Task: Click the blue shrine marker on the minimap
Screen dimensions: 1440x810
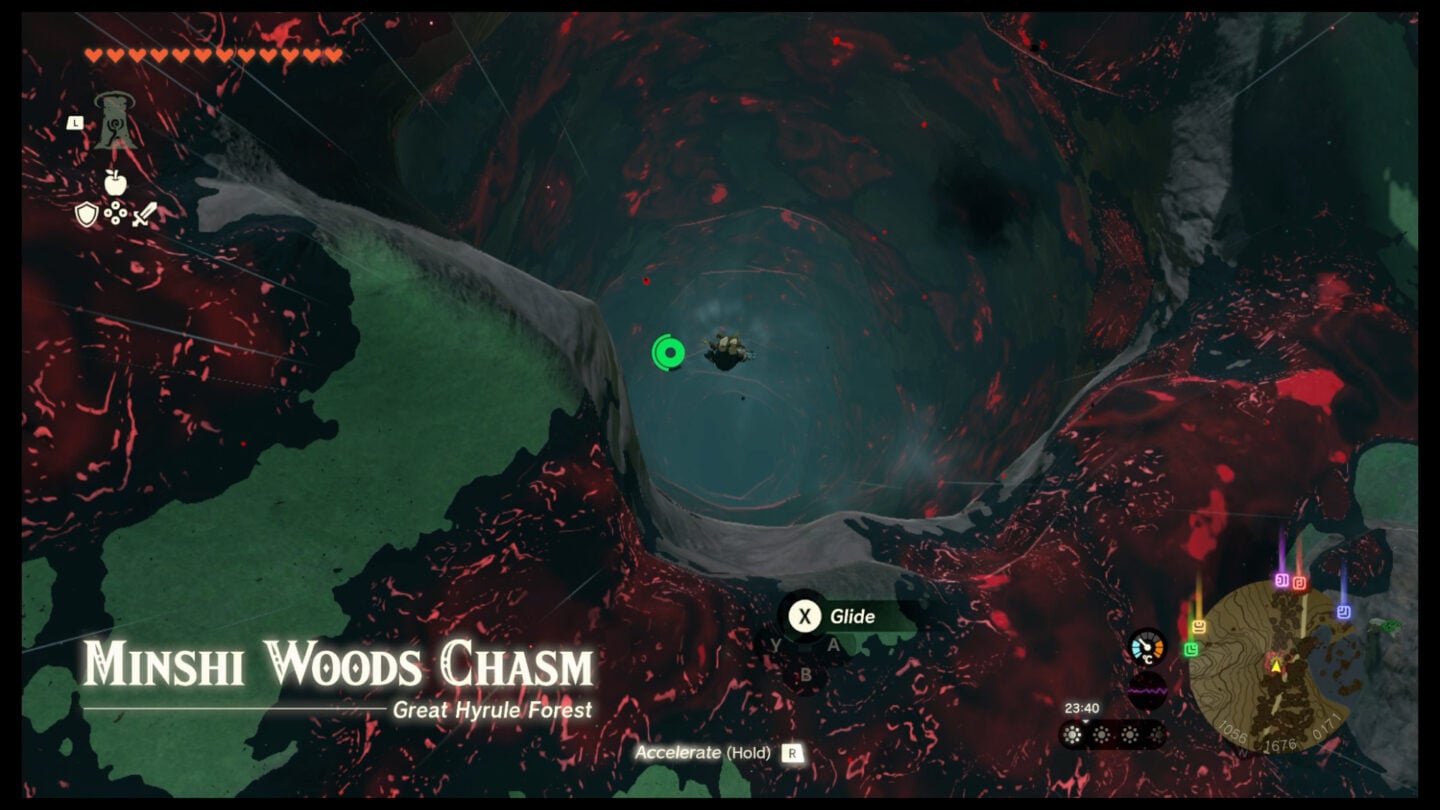Action: 1342,610
